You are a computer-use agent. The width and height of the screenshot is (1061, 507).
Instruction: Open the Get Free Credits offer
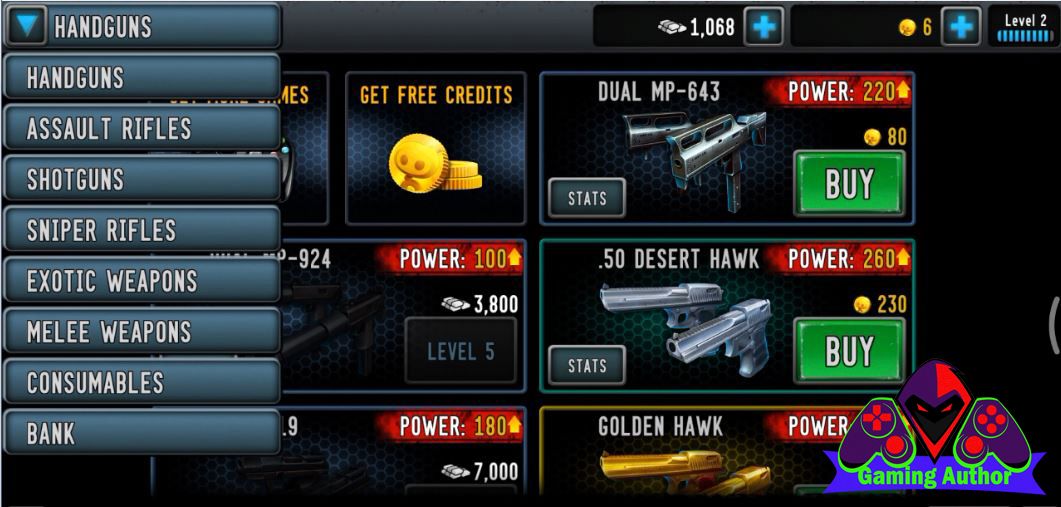435,148
